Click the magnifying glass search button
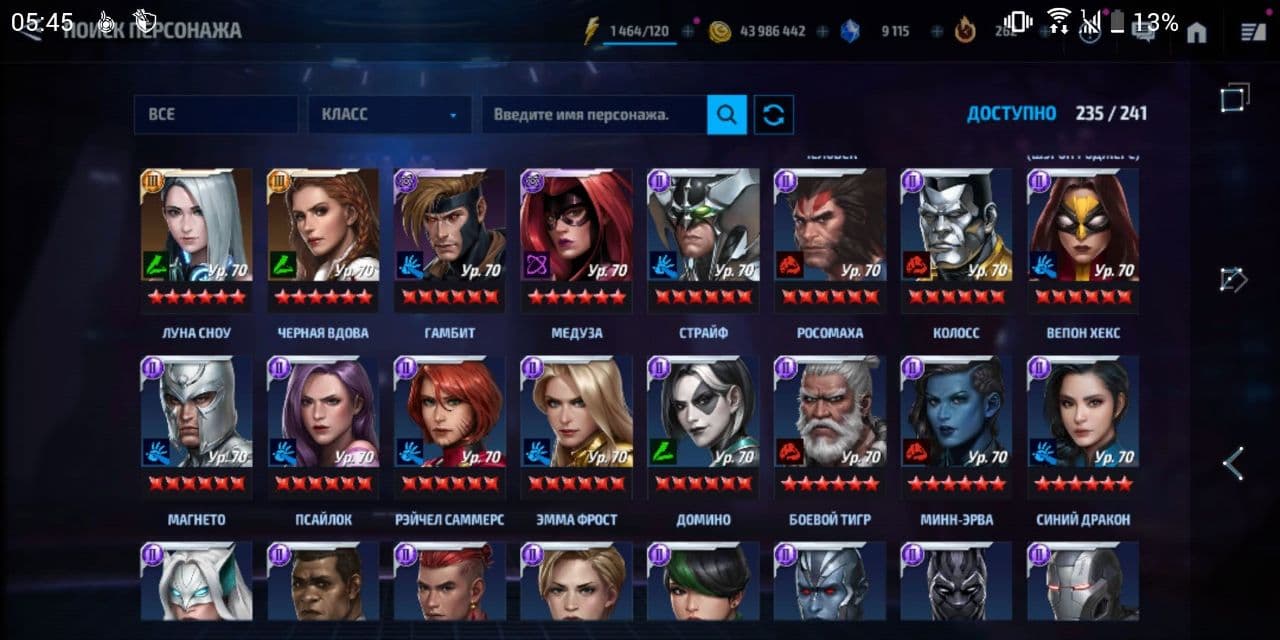Viewport: 1280px width, 640px height. (727, 115)
